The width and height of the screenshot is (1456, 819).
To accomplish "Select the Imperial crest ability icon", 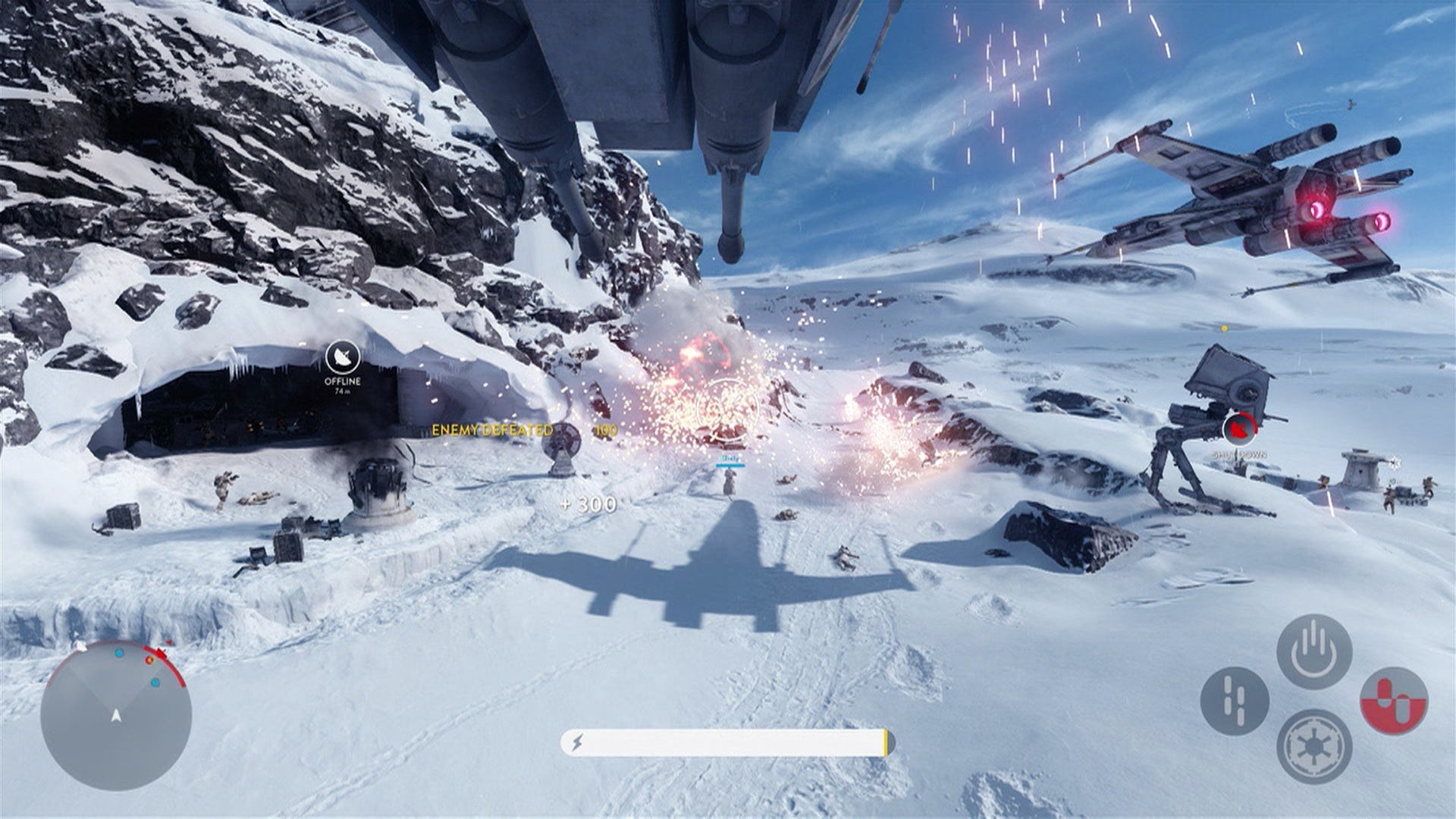I will pyautogui.click(x=1313, y=746).
